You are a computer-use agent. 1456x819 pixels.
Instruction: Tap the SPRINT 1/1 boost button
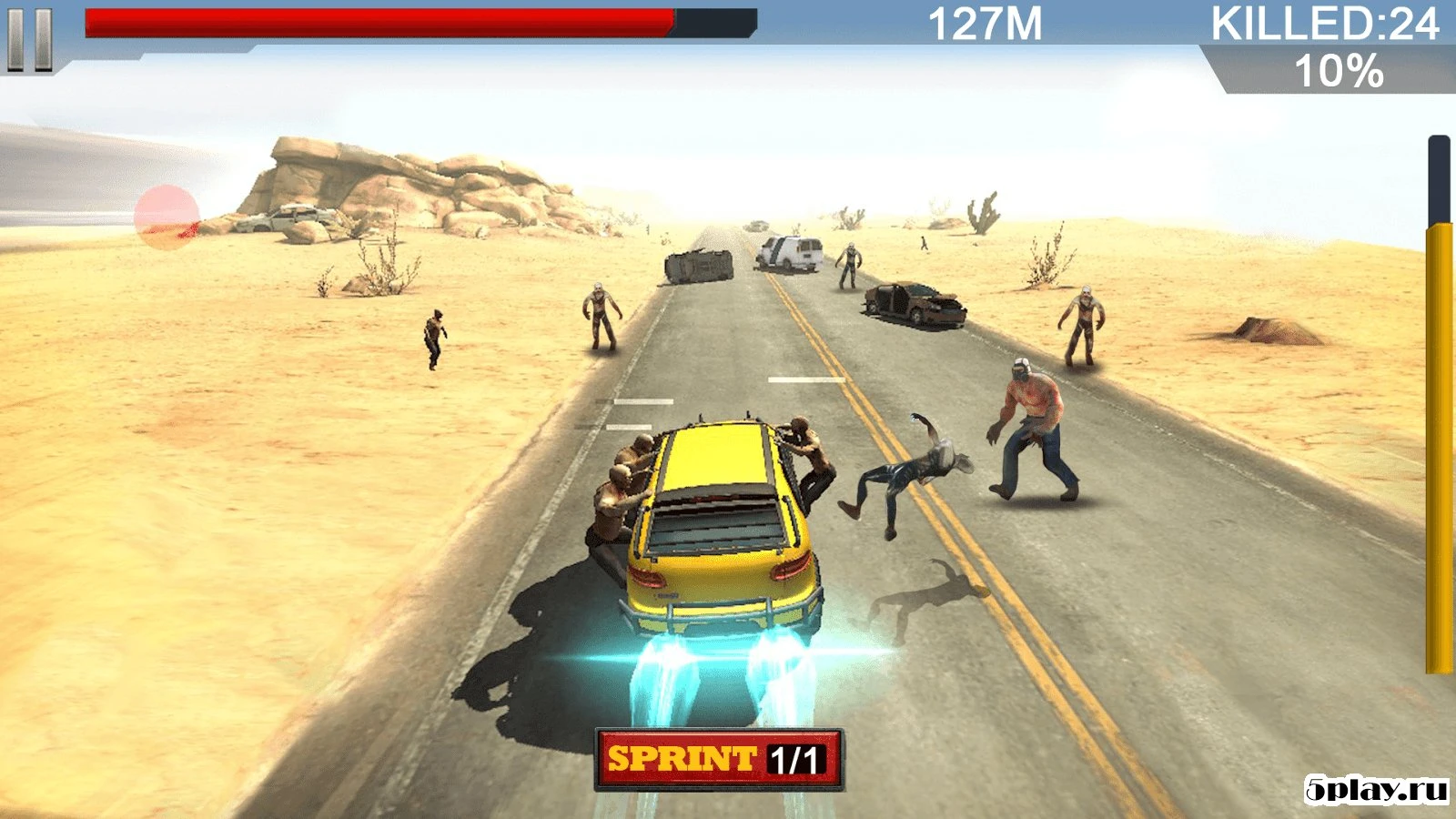719,756
